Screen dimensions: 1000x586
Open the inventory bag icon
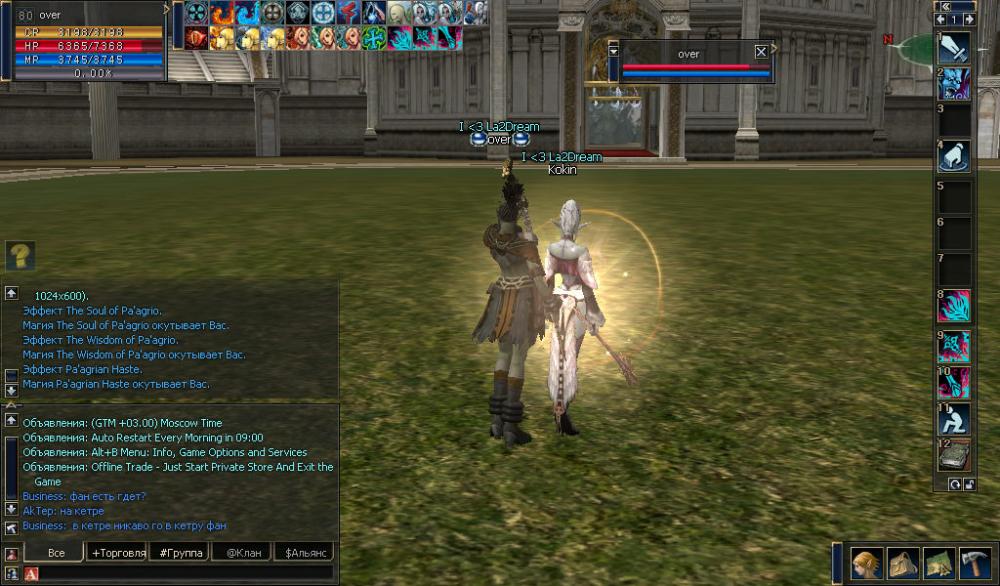(903, 563)
